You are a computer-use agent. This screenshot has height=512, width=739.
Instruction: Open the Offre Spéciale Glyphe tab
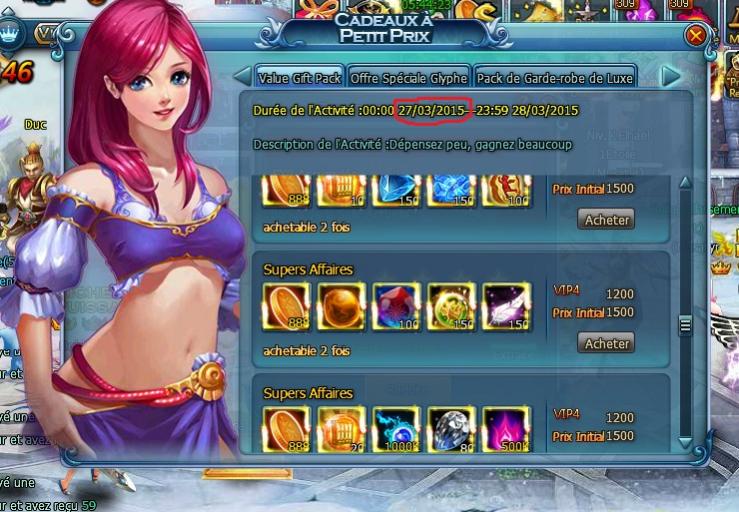(x=409, y=77)
